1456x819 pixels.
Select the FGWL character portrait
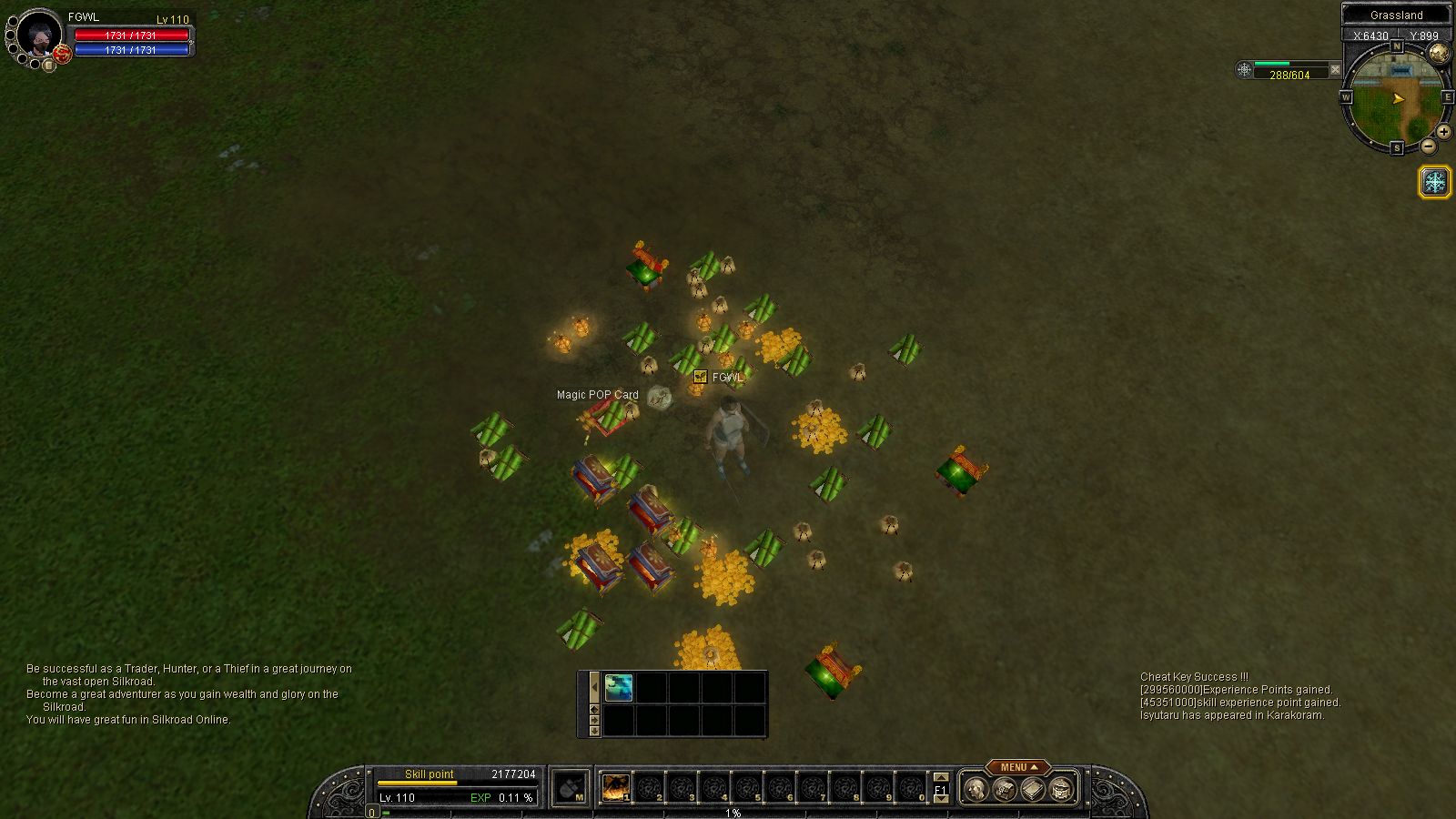[39, 35]
